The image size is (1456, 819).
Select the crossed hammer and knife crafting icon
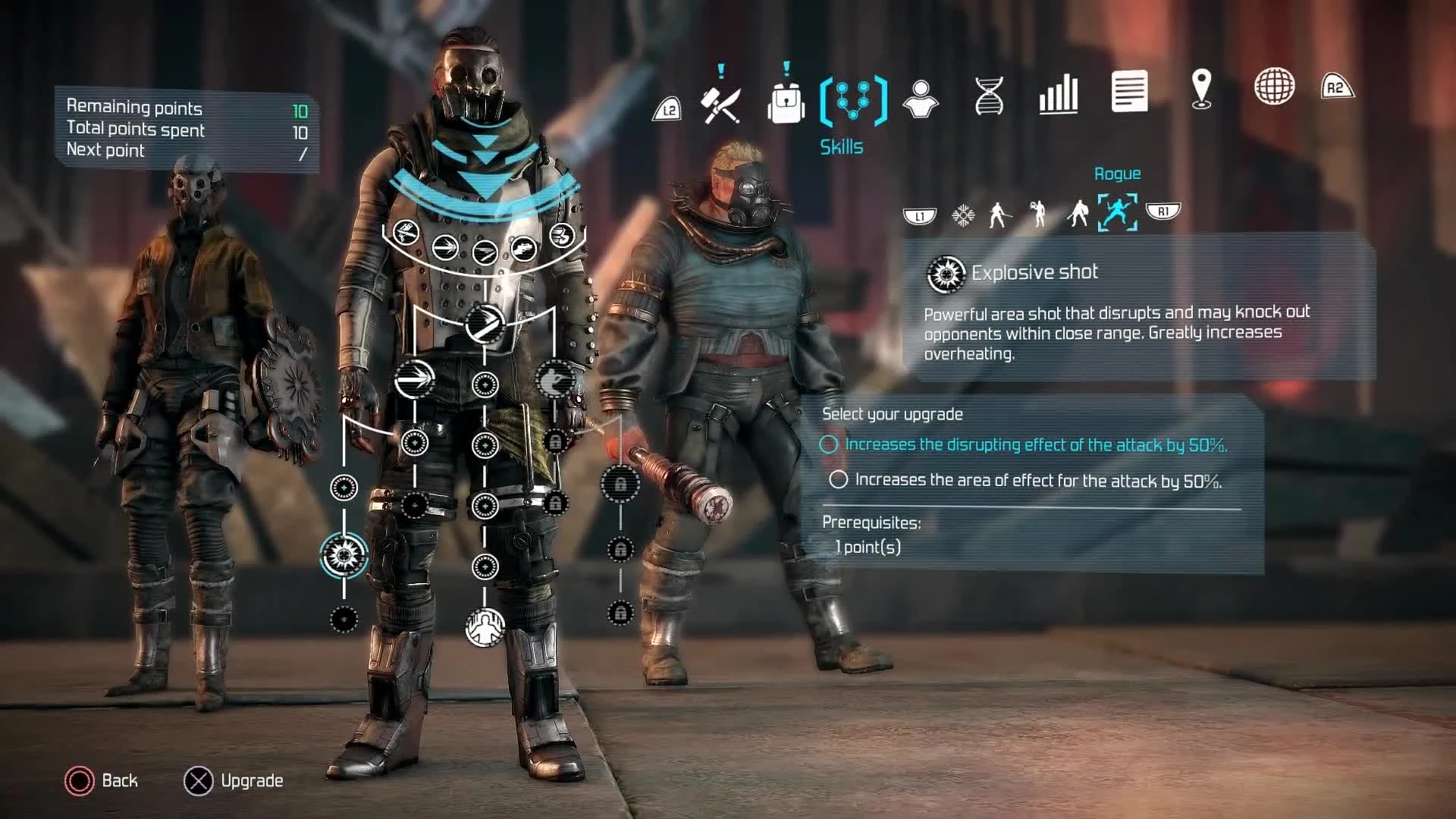723,102
